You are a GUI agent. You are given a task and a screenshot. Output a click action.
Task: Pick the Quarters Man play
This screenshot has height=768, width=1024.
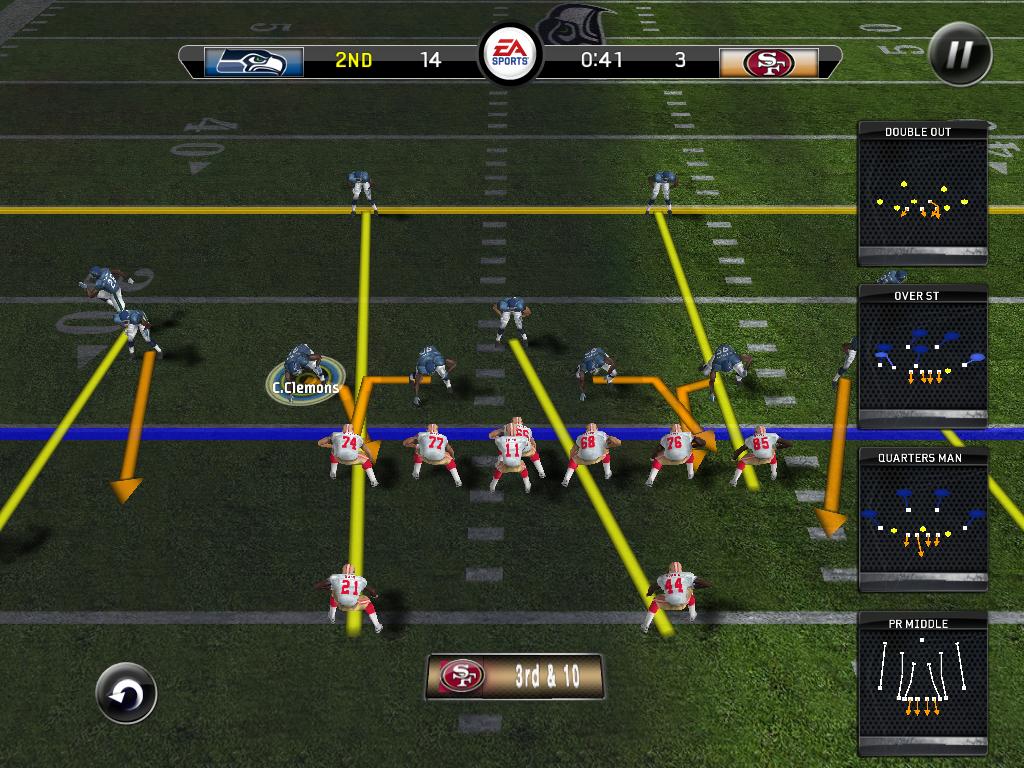[x=922, y=520]
